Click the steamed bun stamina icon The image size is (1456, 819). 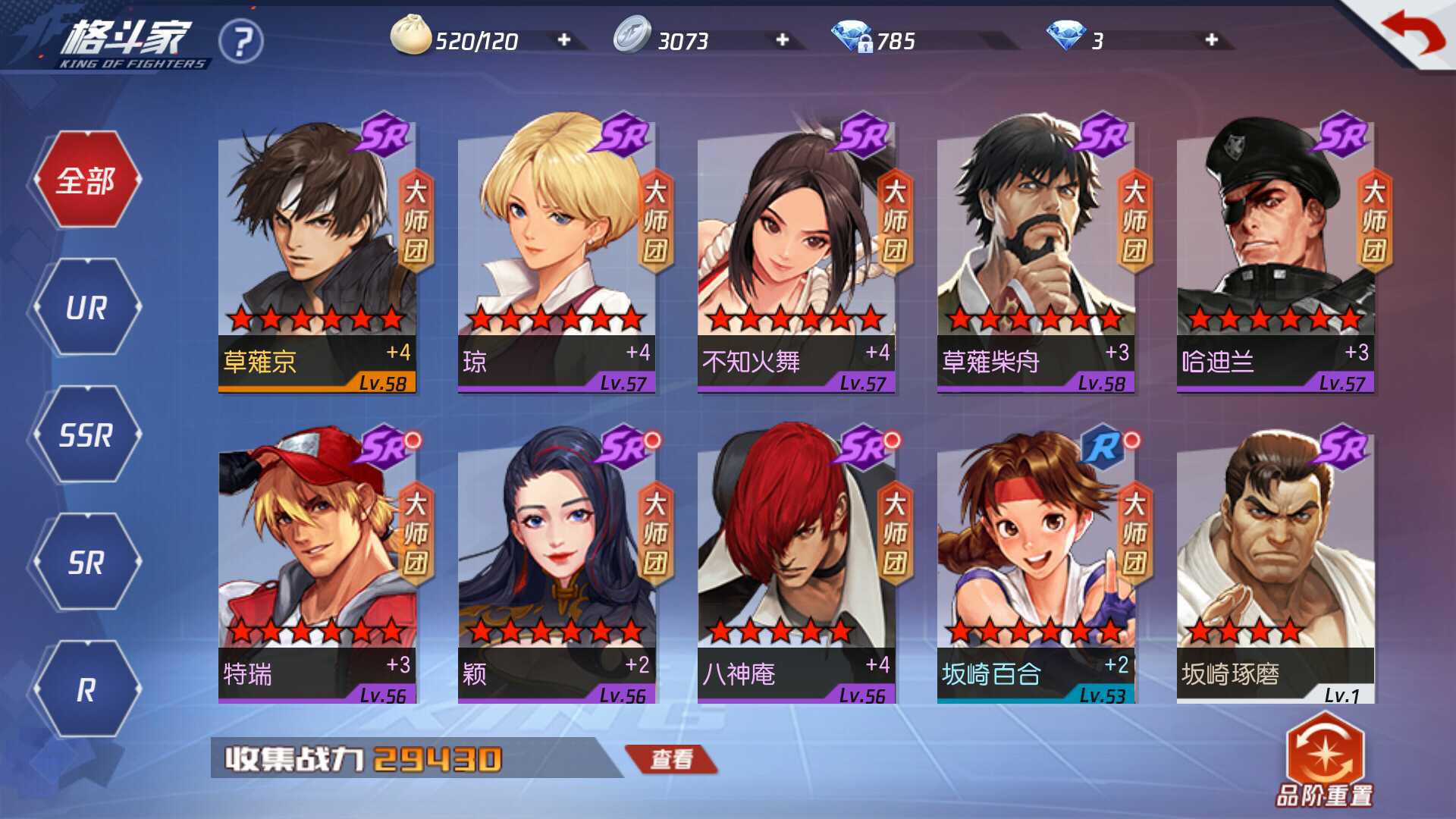(410, 36)
